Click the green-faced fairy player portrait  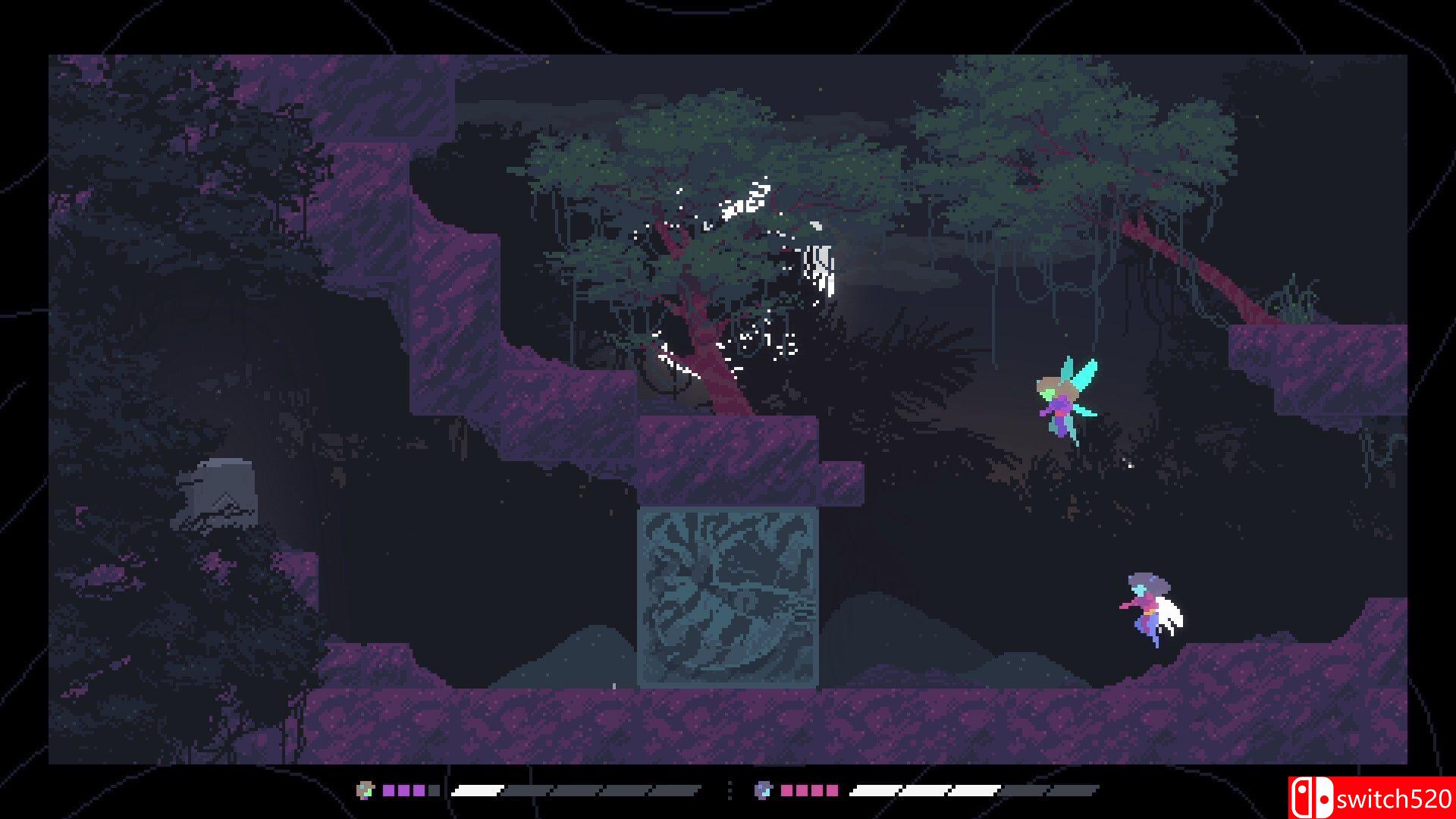click(x=366, y=790)
